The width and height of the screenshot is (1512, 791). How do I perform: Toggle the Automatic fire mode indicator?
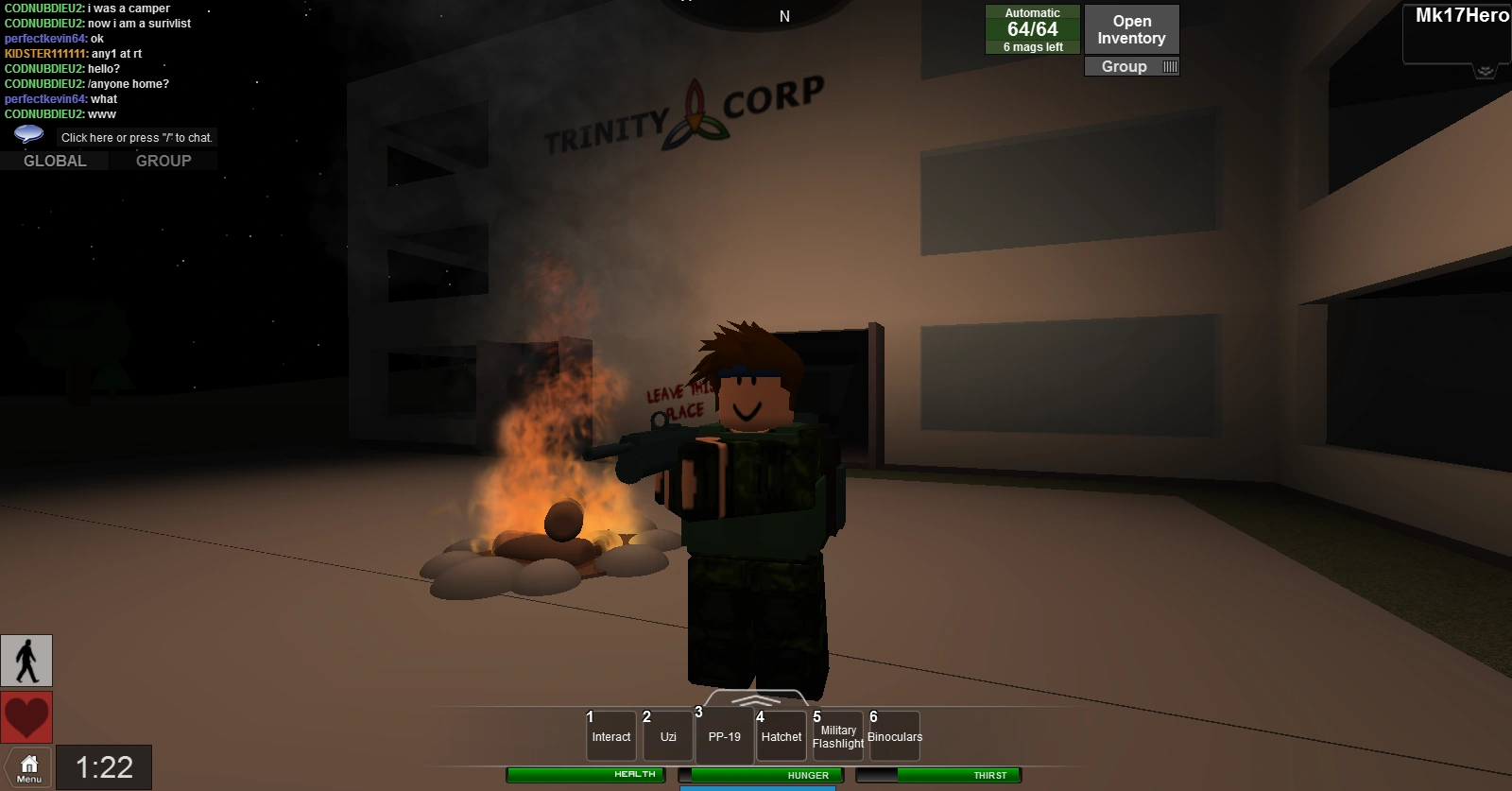(1031, 12)
